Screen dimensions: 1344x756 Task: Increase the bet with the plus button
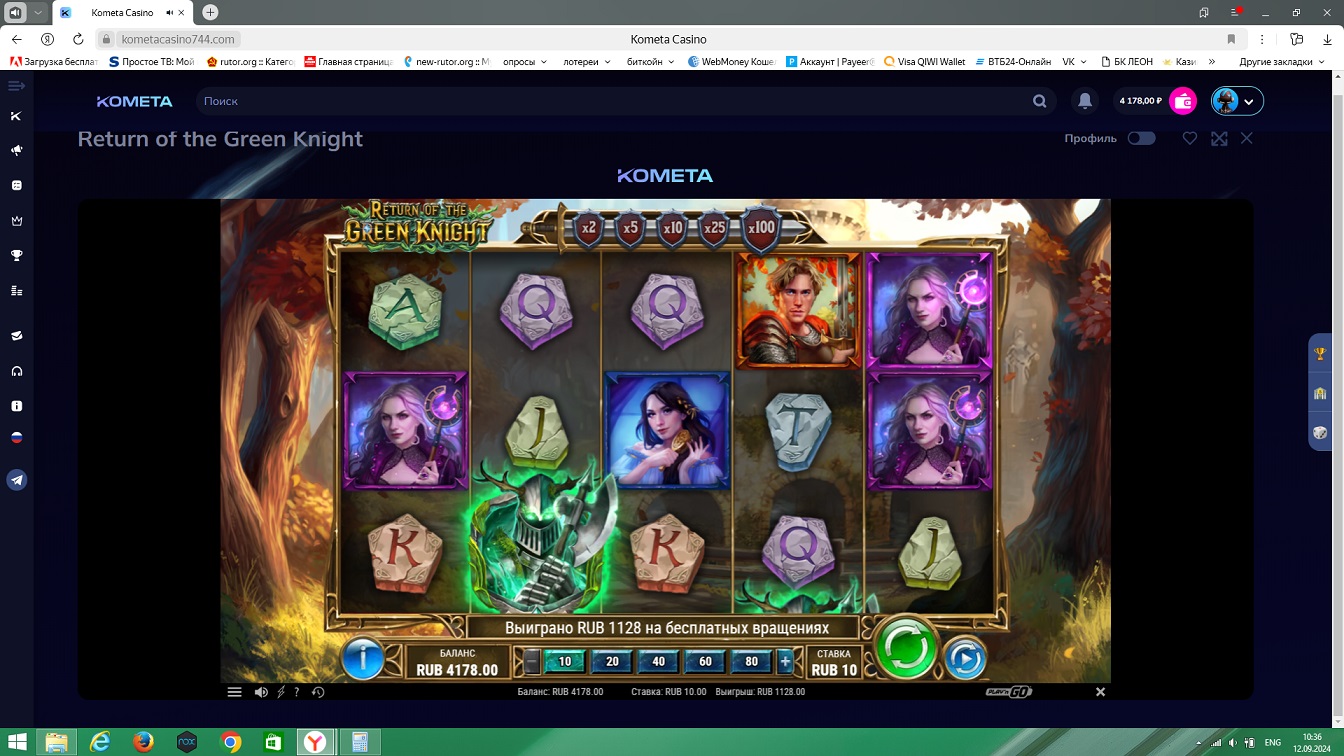[x=785, y=661]
